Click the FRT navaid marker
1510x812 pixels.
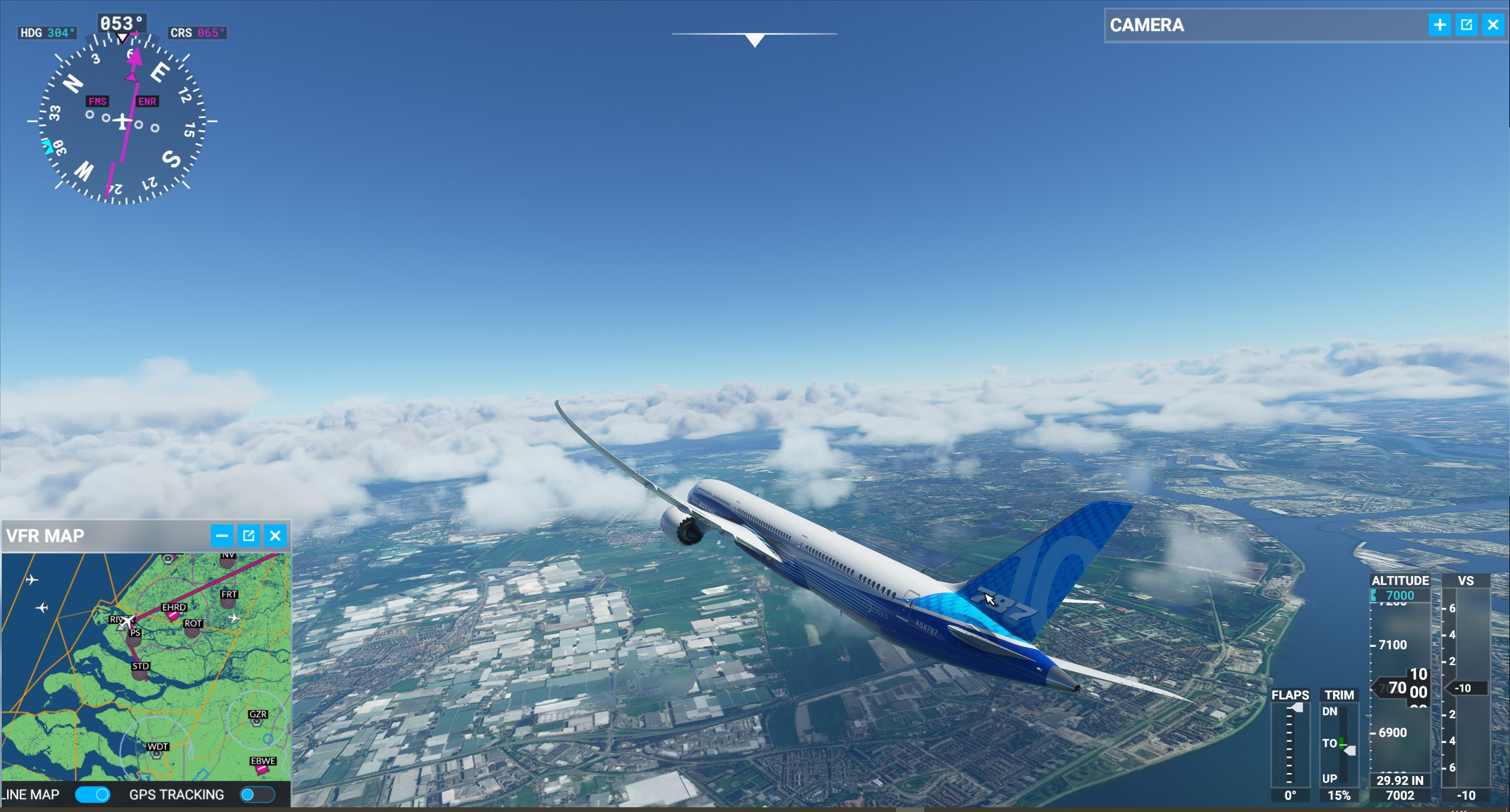[228, 601]
